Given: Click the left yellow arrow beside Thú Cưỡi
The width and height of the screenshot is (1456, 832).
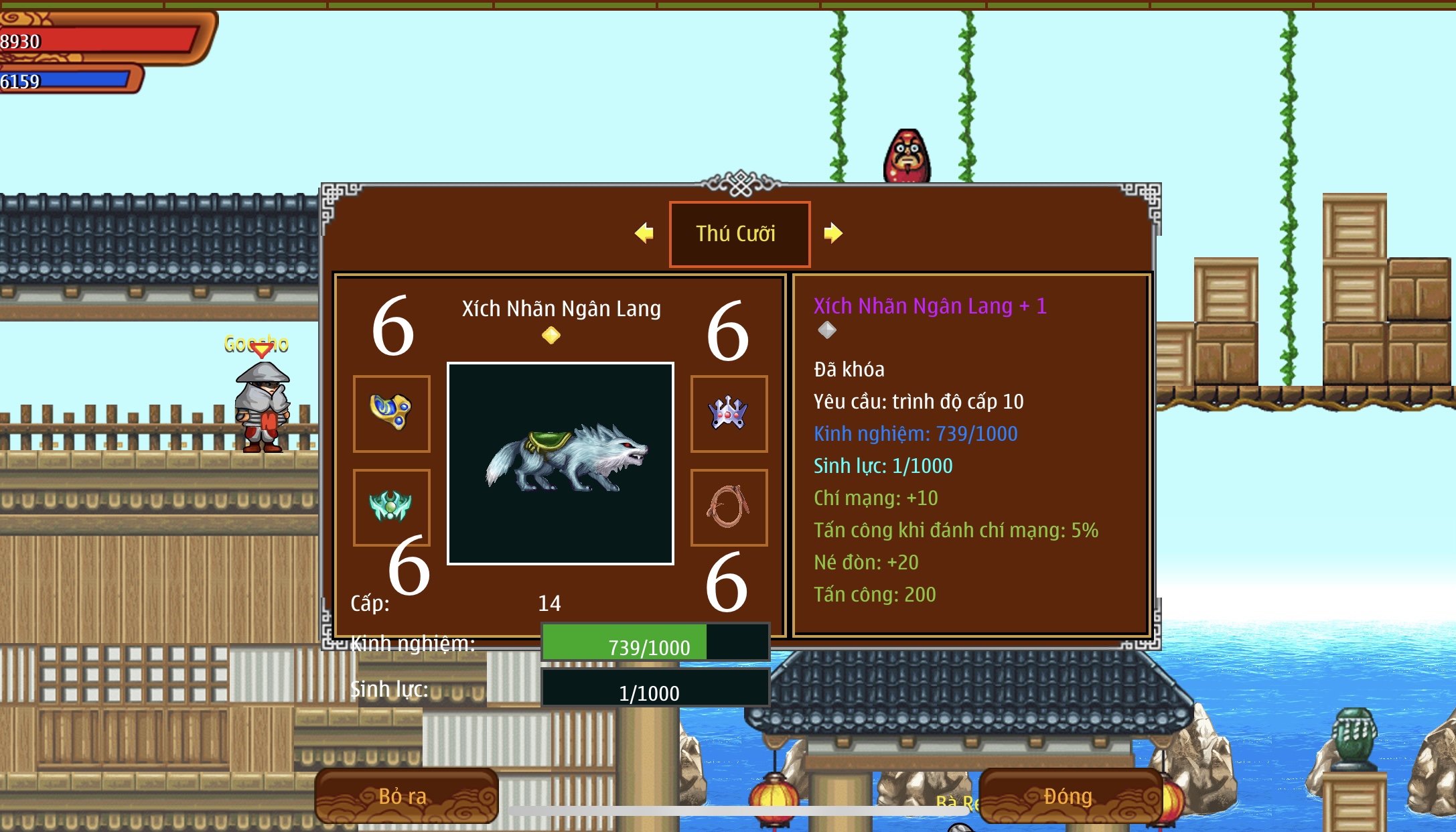Looking at the screenshot, I should (x=644, y=233).
